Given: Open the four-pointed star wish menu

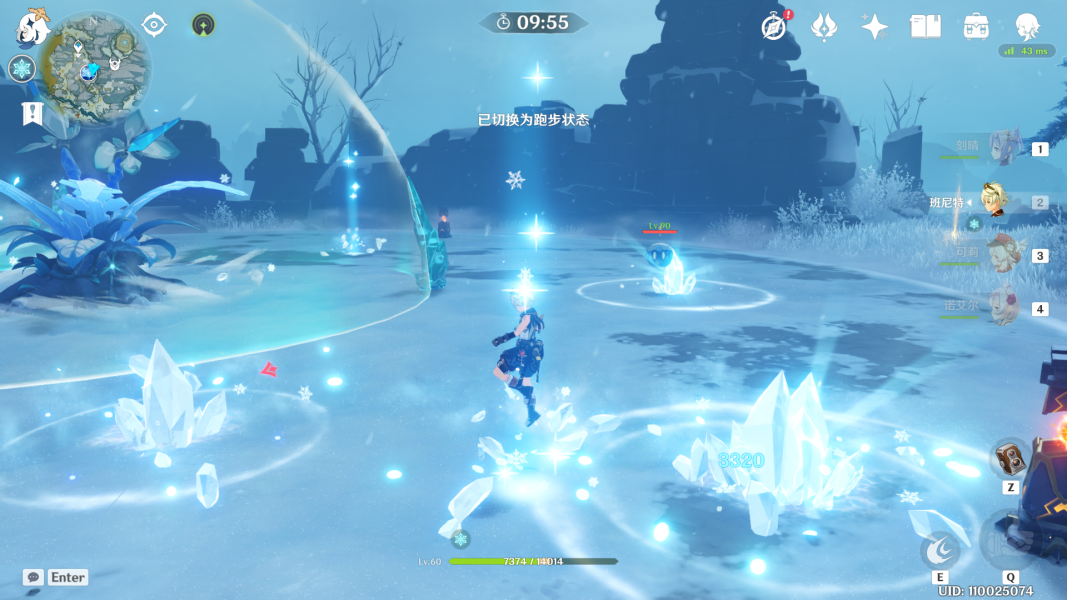Looking at the screenshot, I should pos(874,27).
